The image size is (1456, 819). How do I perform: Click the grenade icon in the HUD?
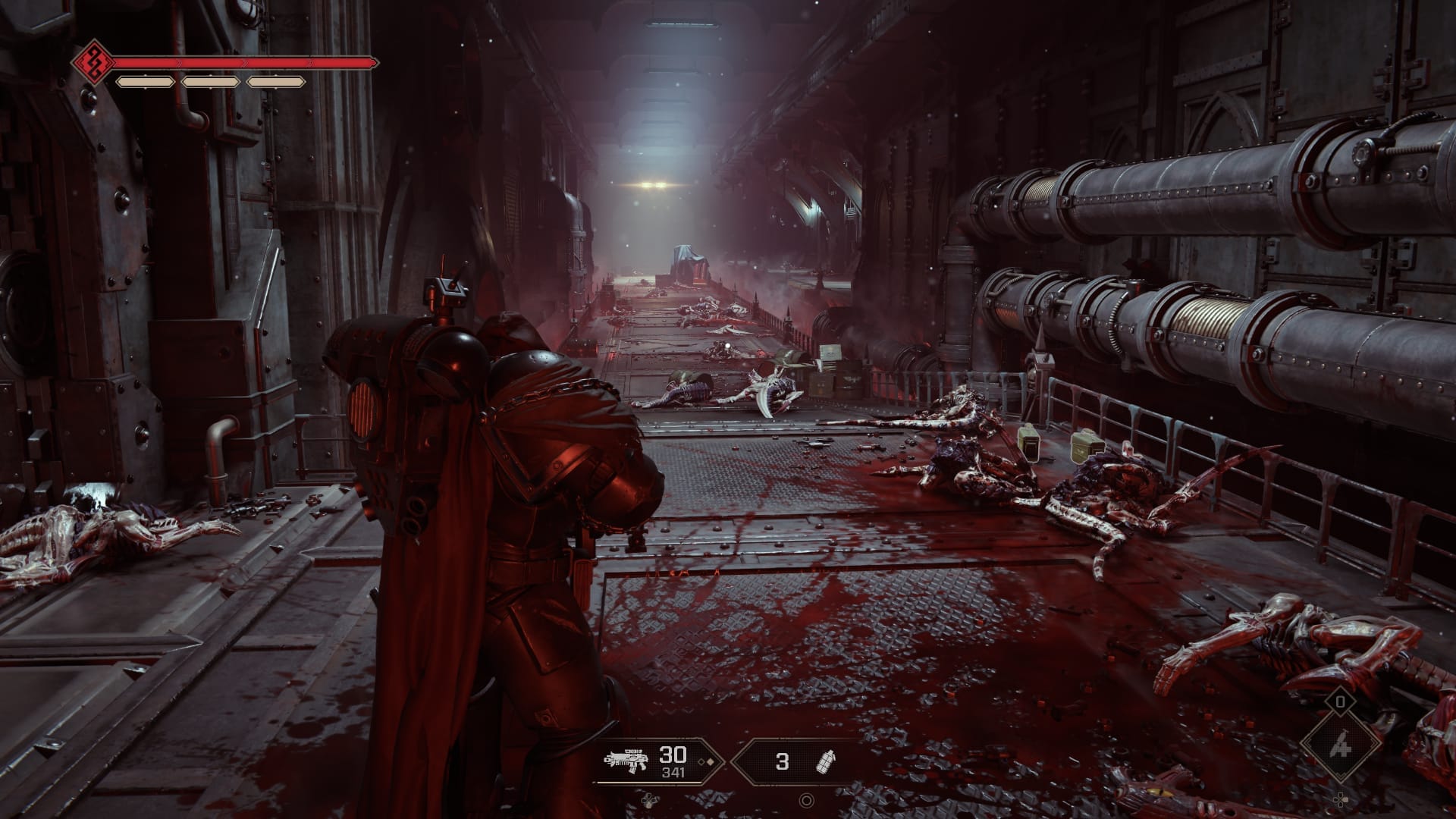(x=825, y=762)
